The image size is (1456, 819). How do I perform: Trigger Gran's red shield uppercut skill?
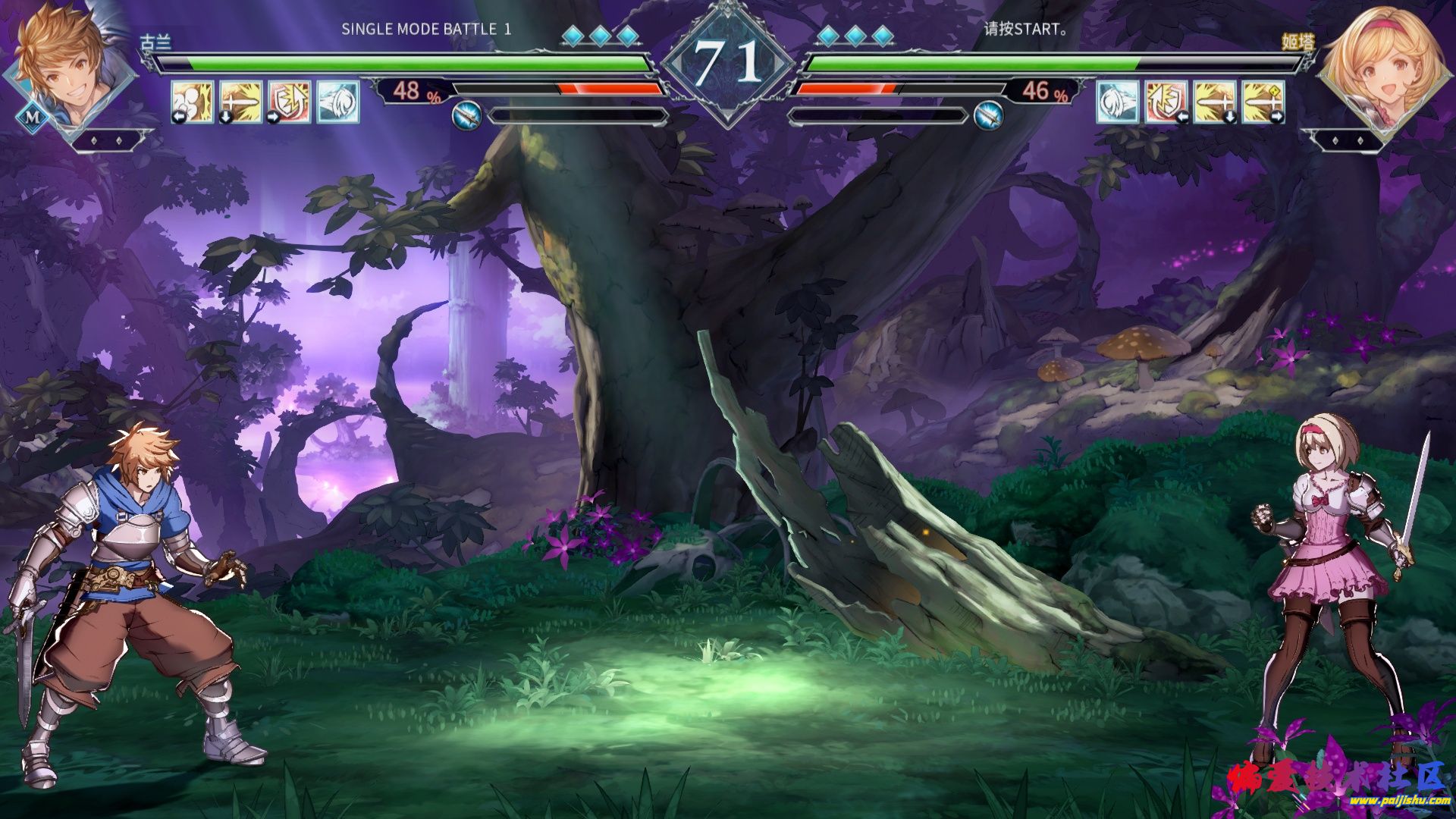click(290, 102)
